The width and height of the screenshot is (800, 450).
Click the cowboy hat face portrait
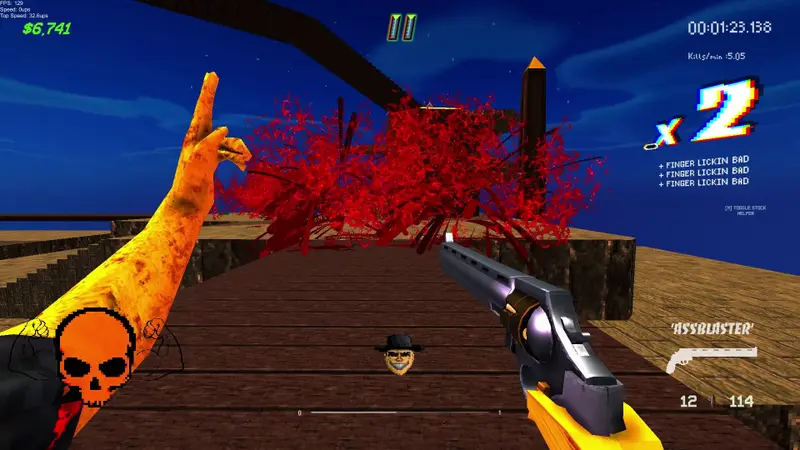(399, 353)
